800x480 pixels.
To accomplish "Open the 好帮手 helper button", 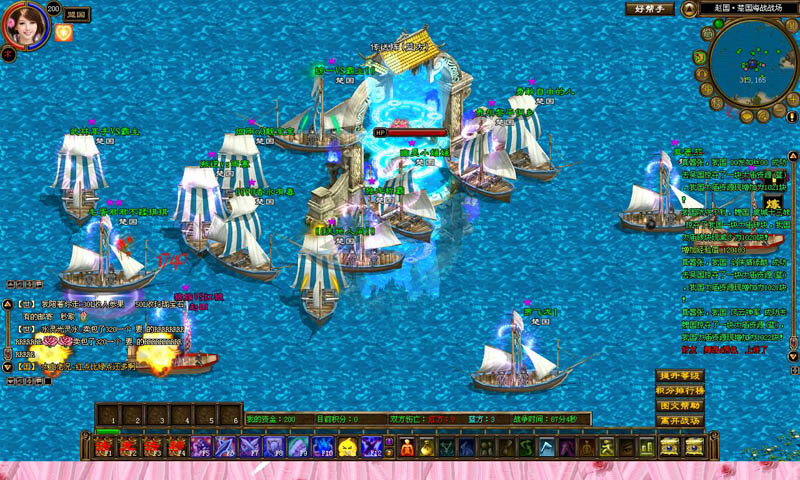I will (x=650, y=9).
